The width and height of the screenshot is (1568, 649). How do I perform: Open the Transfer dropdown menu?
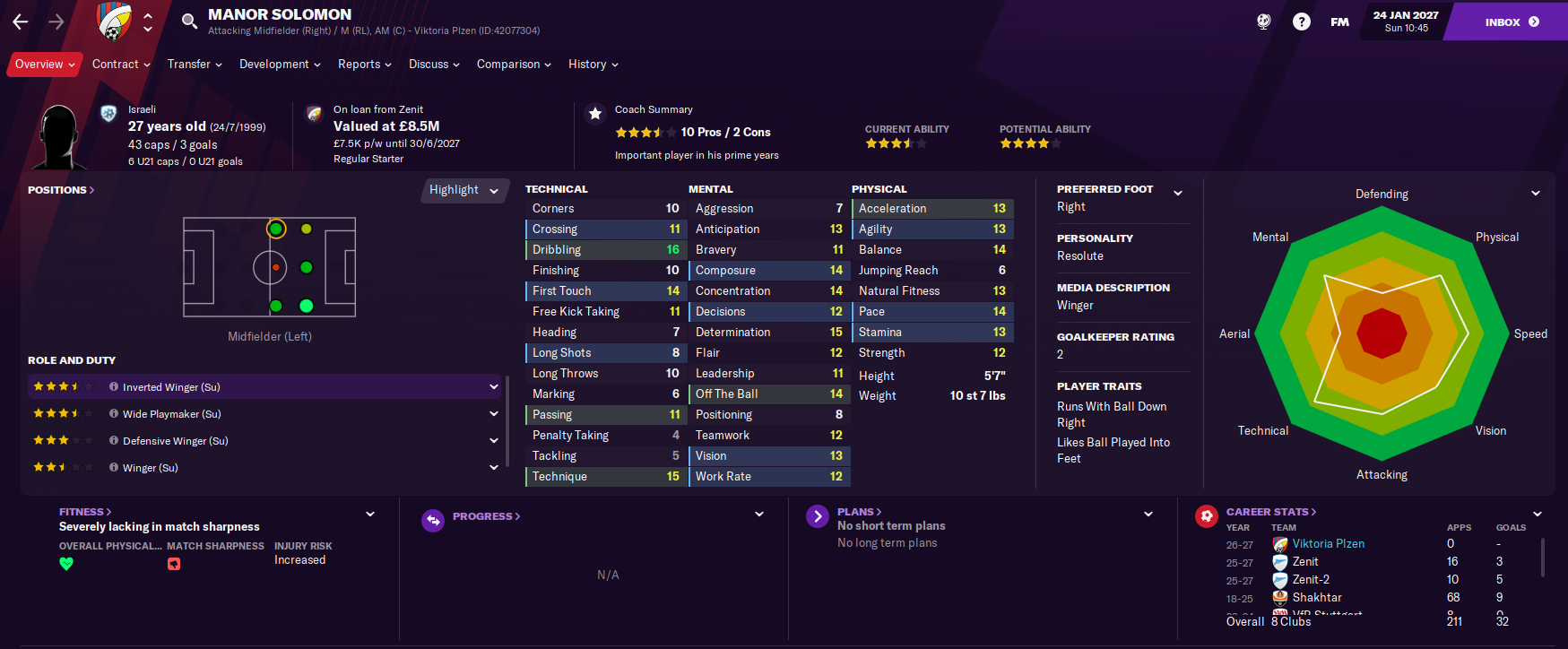pos(195,65)
